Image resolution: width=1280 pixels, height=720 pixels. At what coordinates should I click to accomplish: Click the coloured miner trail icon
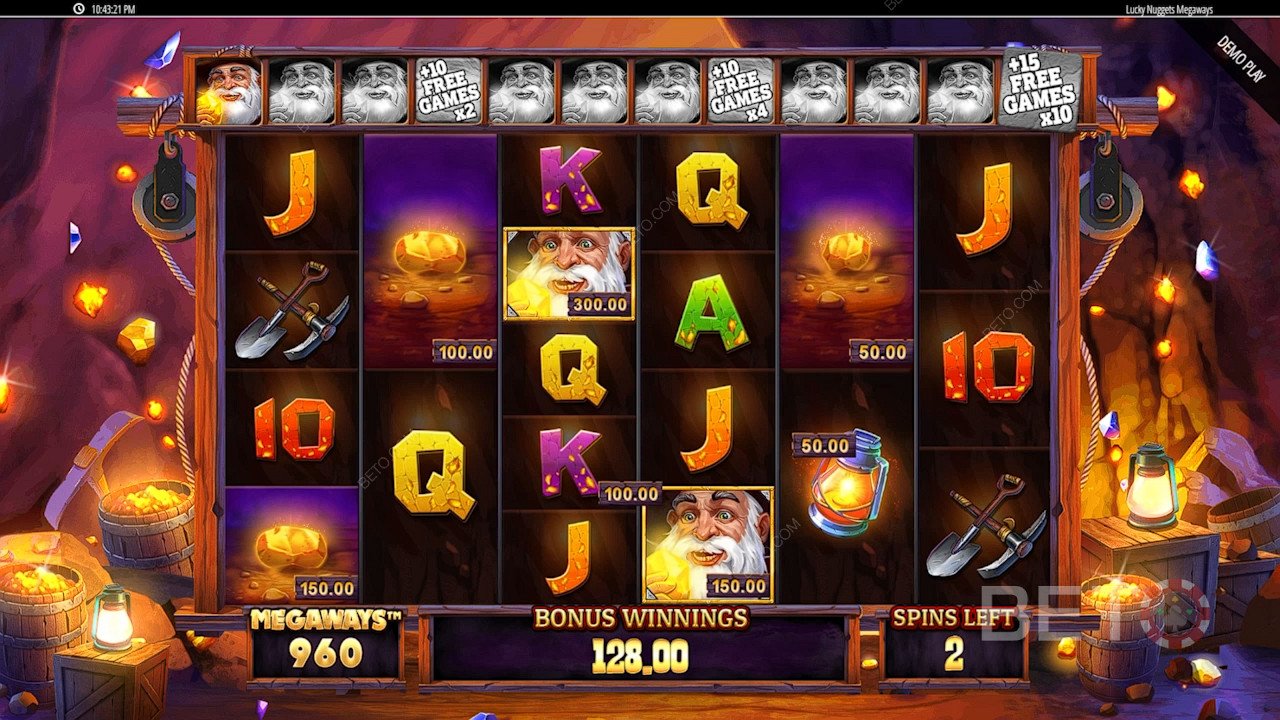pyautogui.click(x=231, y=91)
